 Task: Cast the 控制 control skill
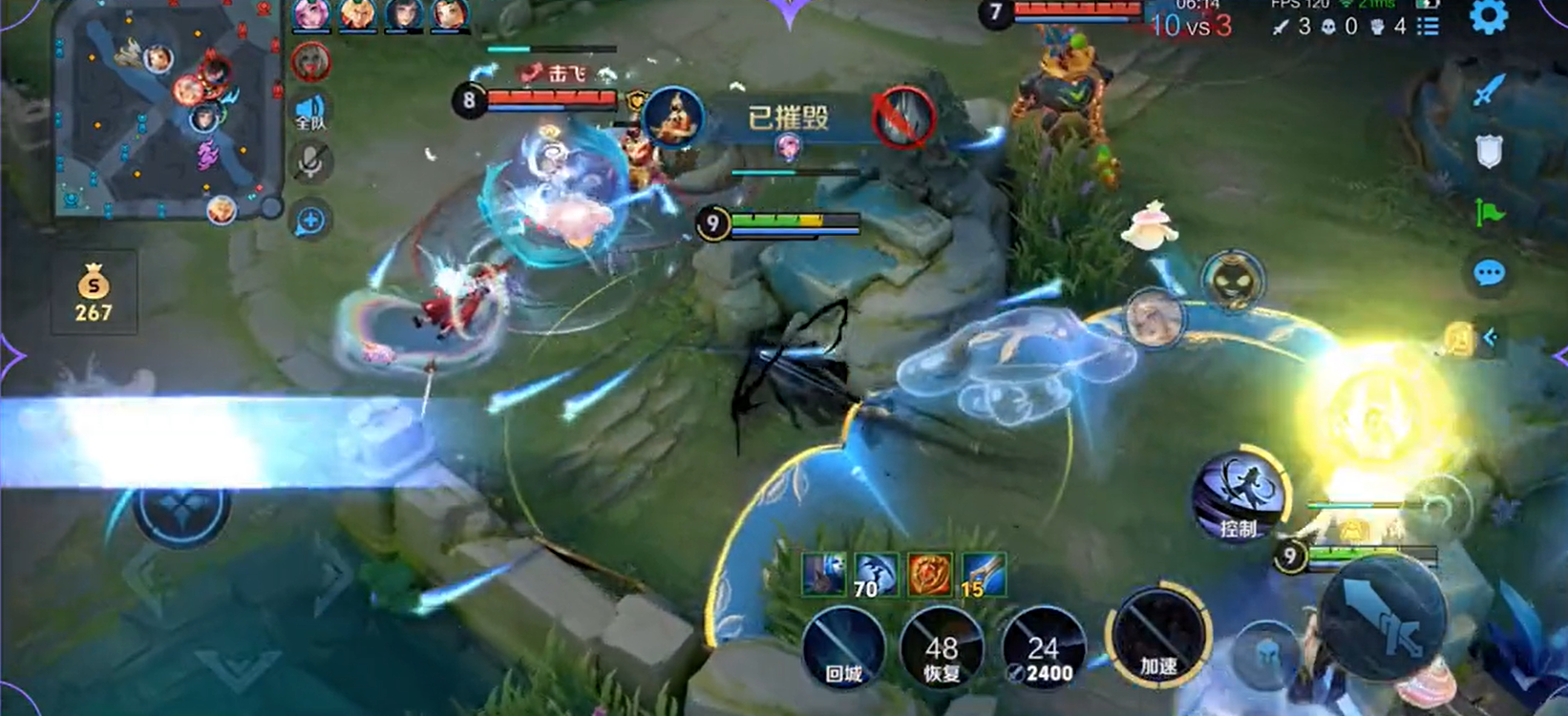pos(1239,496)
